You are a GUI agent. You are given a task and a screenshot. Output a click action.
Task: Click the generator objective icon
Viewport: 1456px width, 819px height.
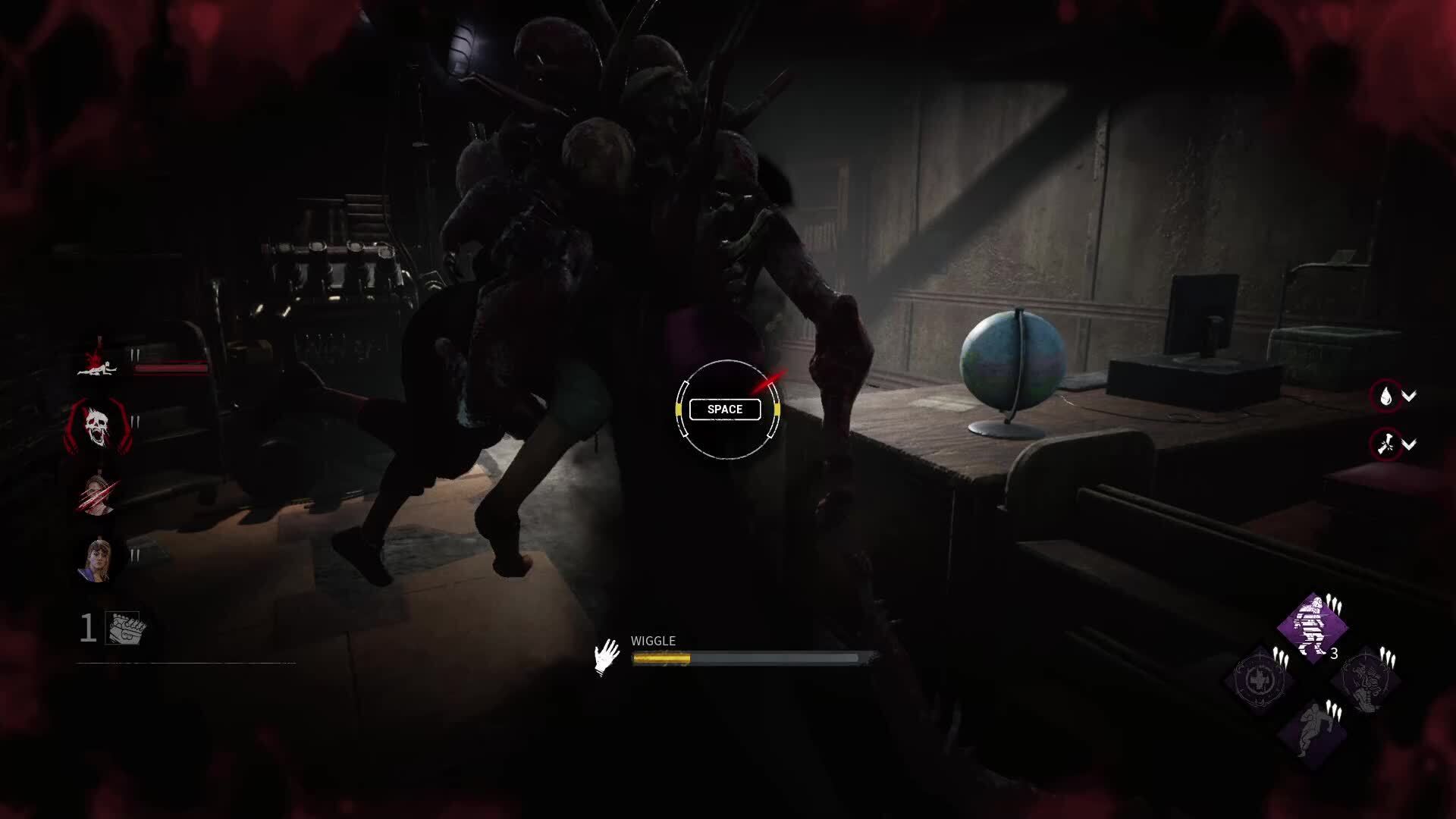point(123,628)
